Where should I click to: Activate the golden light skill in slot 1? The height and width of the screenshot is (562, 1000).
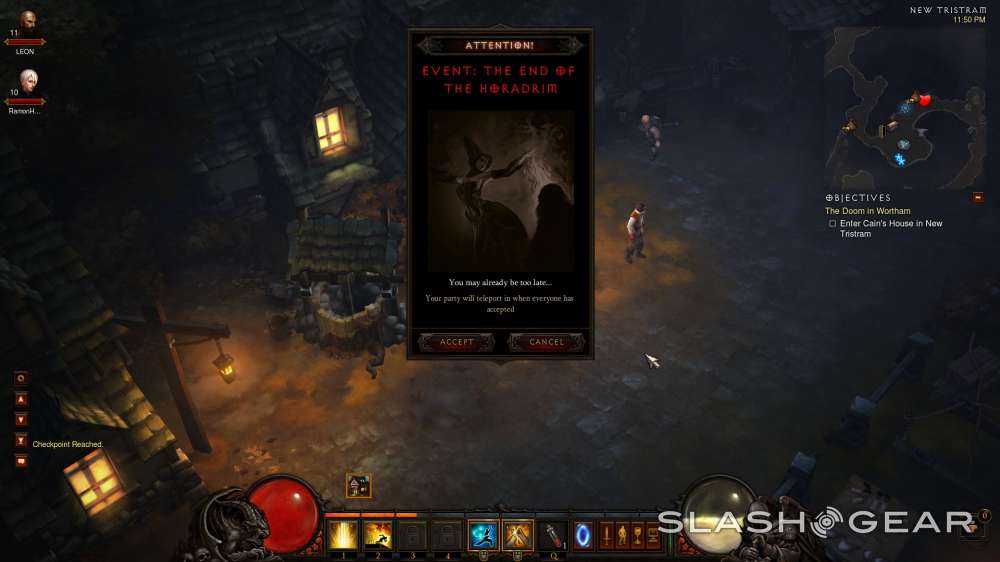click(343, 536)
